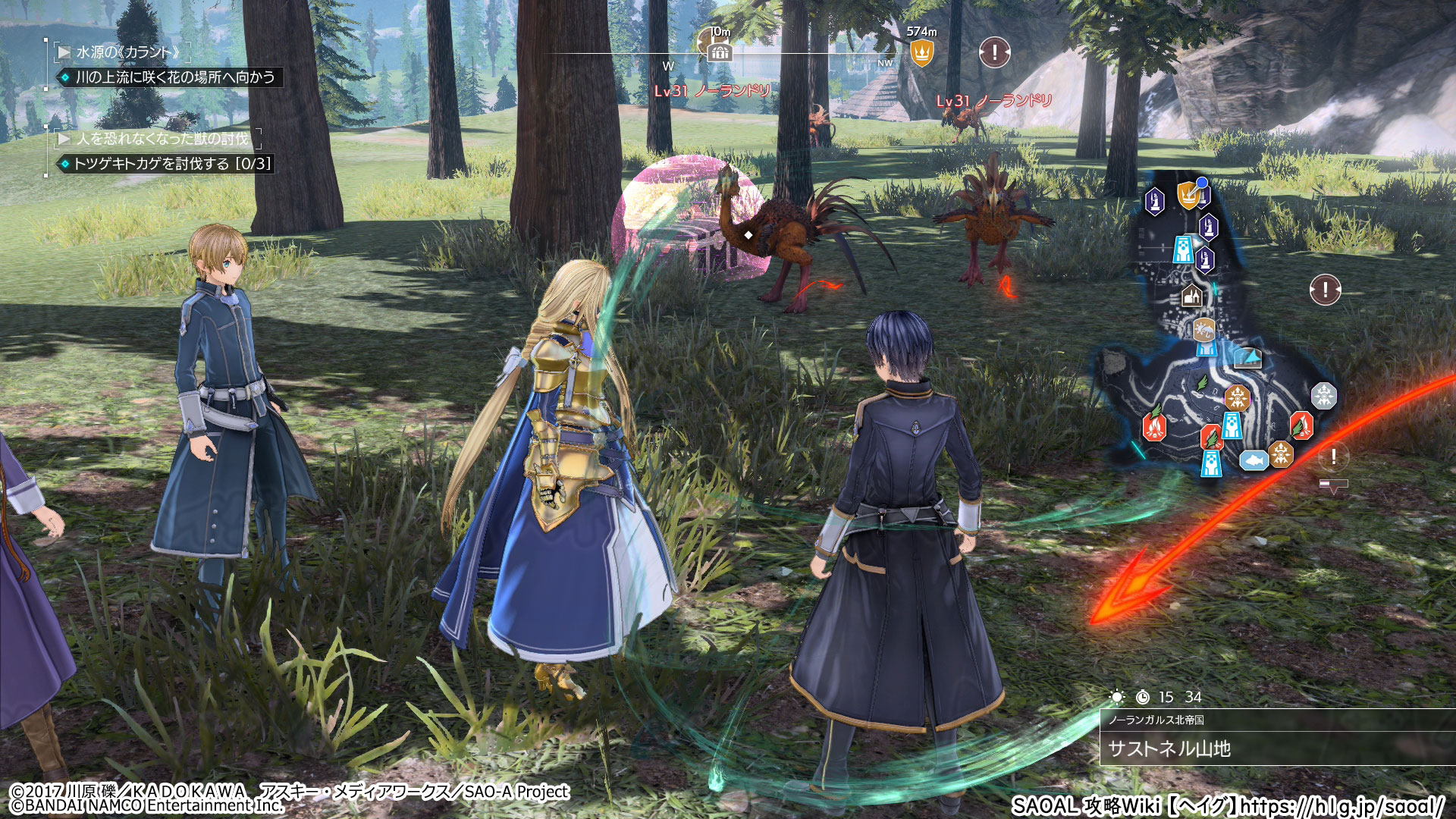The height and width of the screenshot is (819, 1456).
Task: Click the 川の上流に咲く花の場所へ向かう objective
Action: 174,77
